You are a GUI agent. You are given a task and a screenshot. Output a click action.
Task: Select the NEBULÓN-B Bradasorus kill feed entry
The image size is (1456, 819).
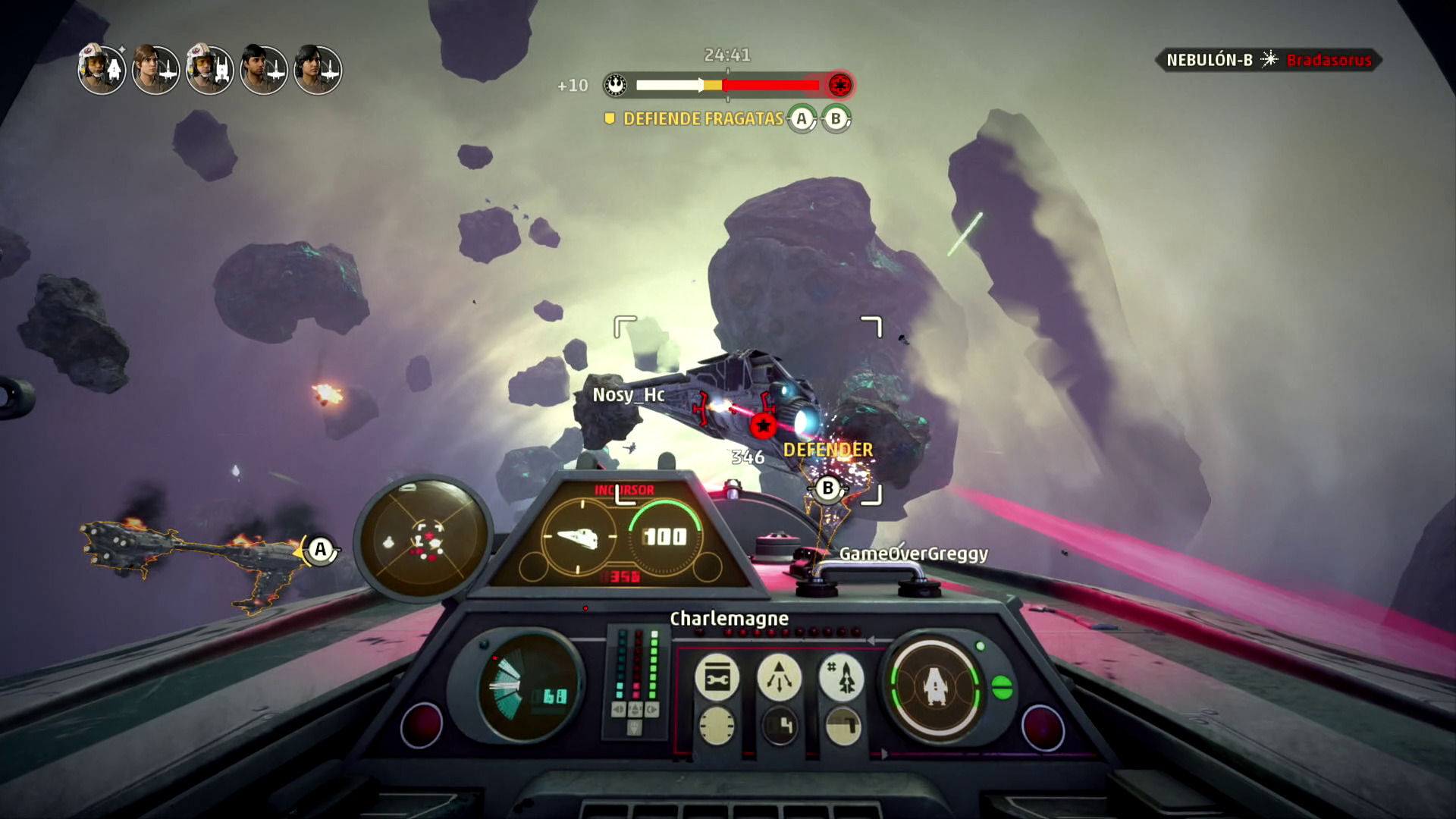(1268, 60)
